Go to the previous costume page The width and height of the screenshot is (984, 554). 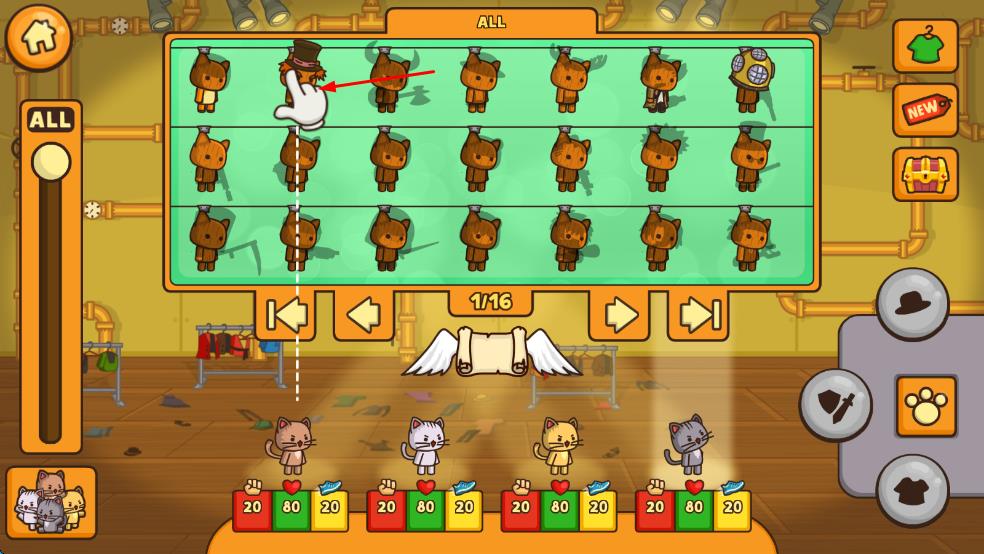[363, 315]
